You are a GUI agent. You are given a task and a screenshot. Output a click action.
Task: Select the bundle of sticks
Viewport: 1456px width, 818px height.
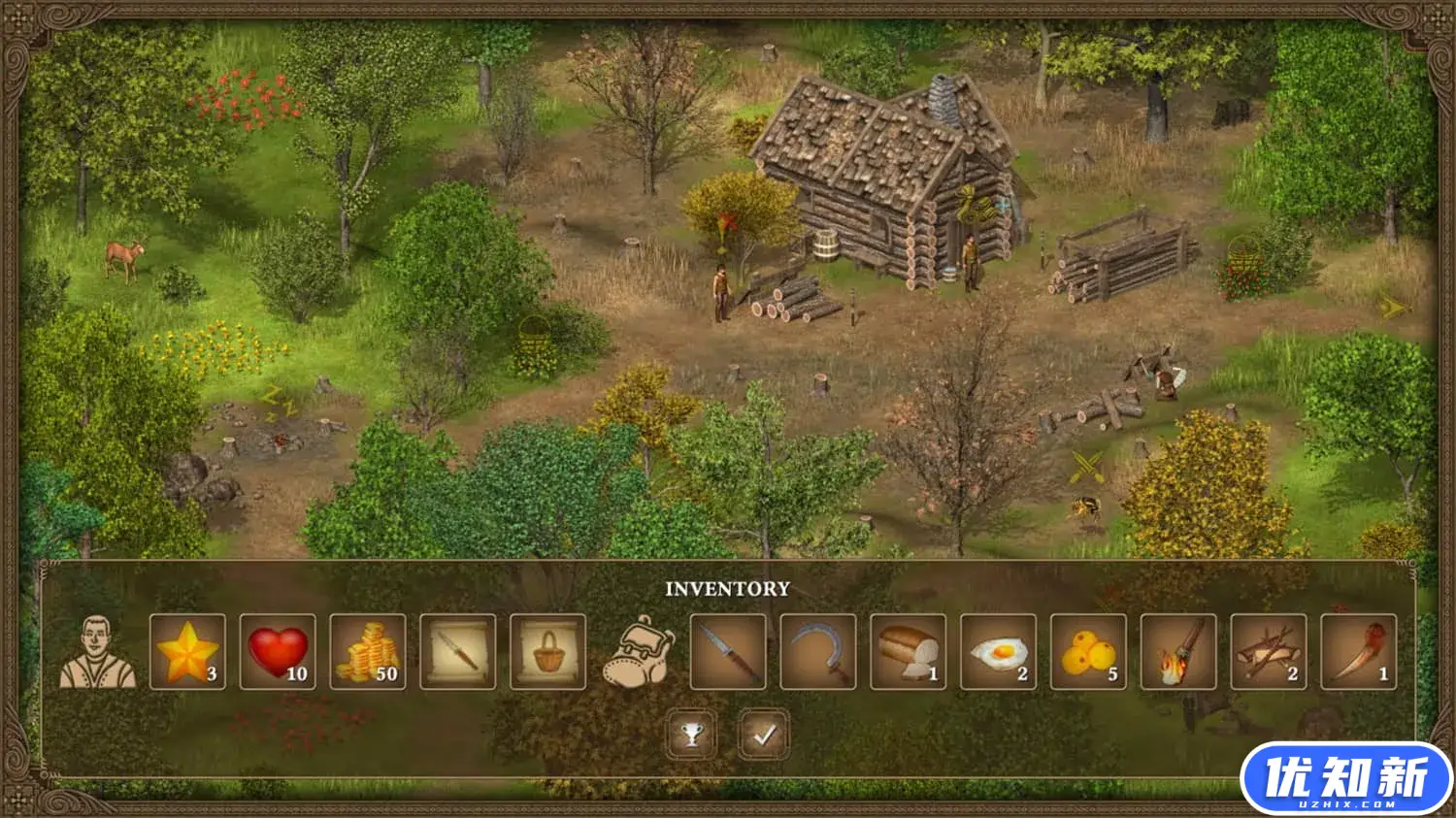click(1268, 652)
